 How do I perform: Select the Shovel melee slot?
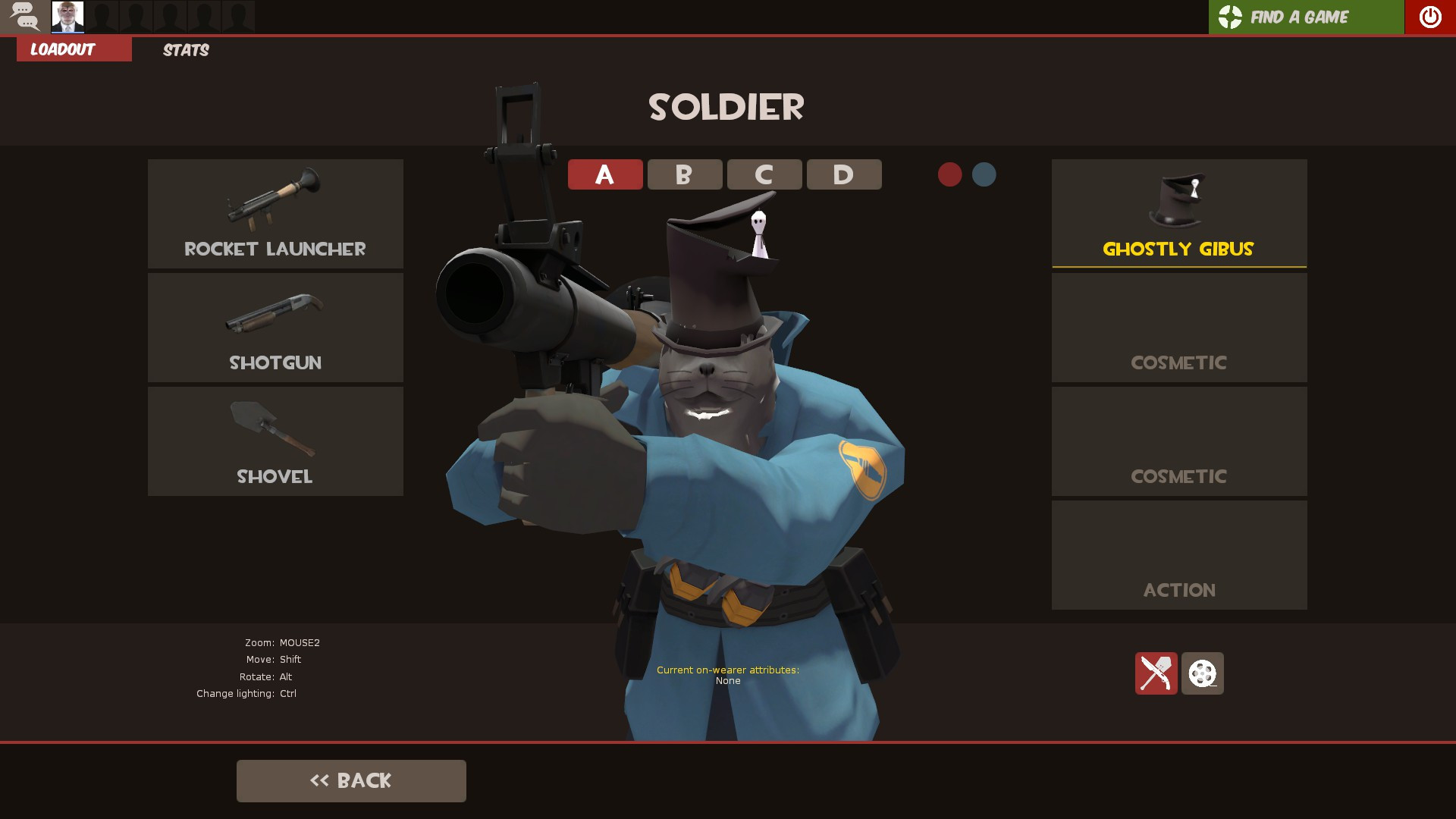275,441
